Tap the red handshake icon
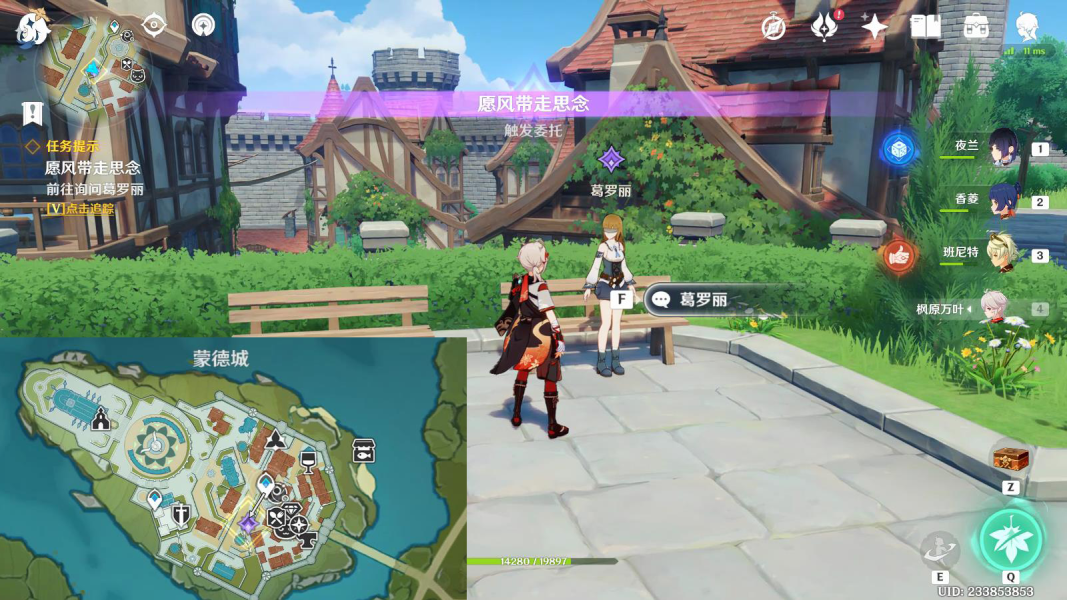The width and height of the screenshot is (1067, 600). tap(899, 257)
